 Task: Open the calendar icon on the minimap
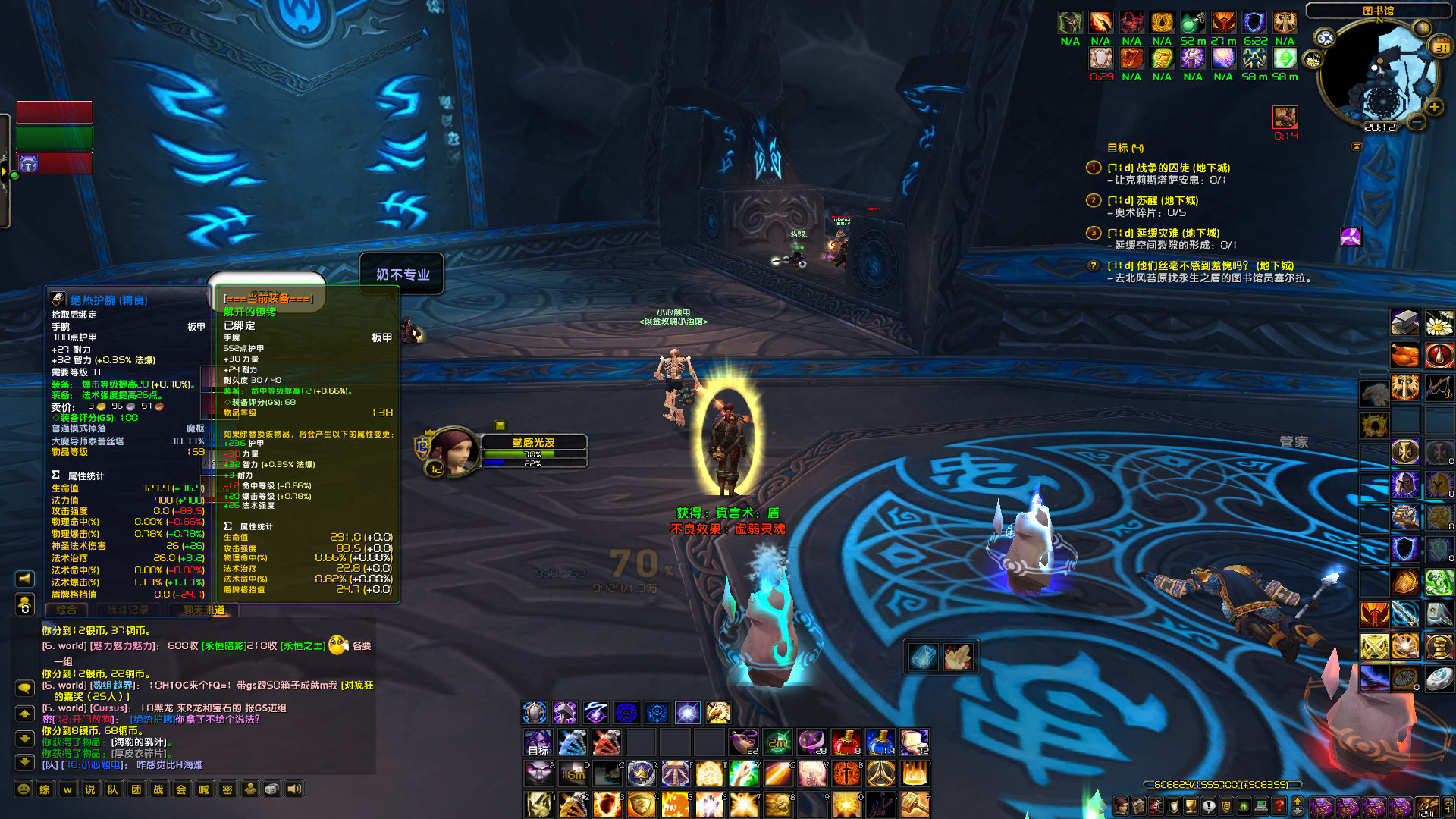tap(1440, 46)
